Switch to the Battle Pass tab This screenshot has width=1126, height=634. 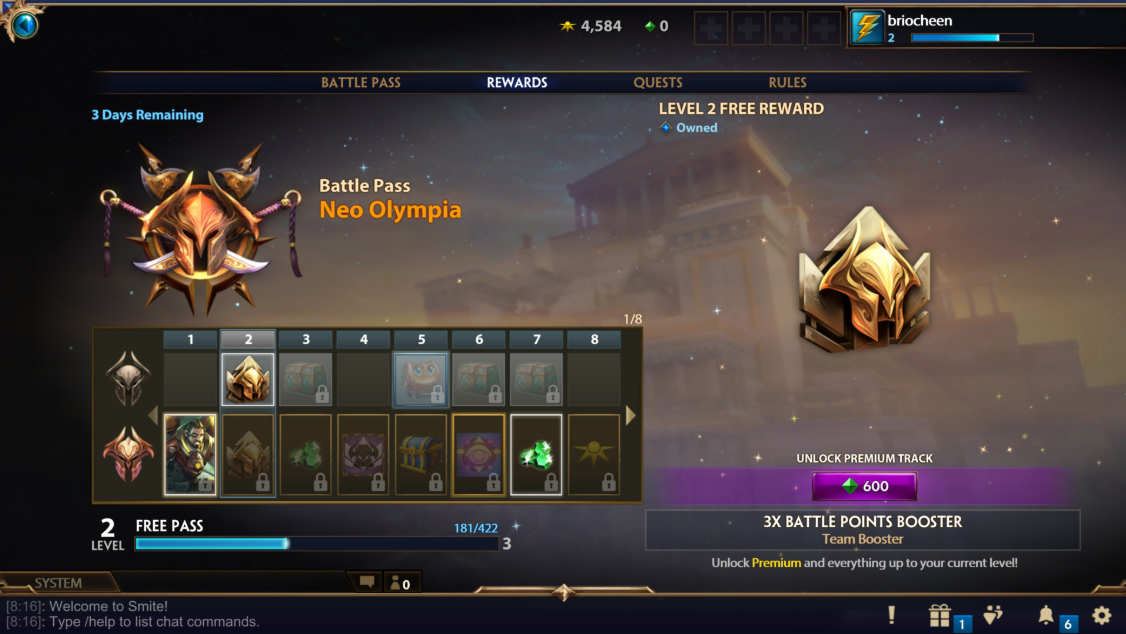[360, 83]
